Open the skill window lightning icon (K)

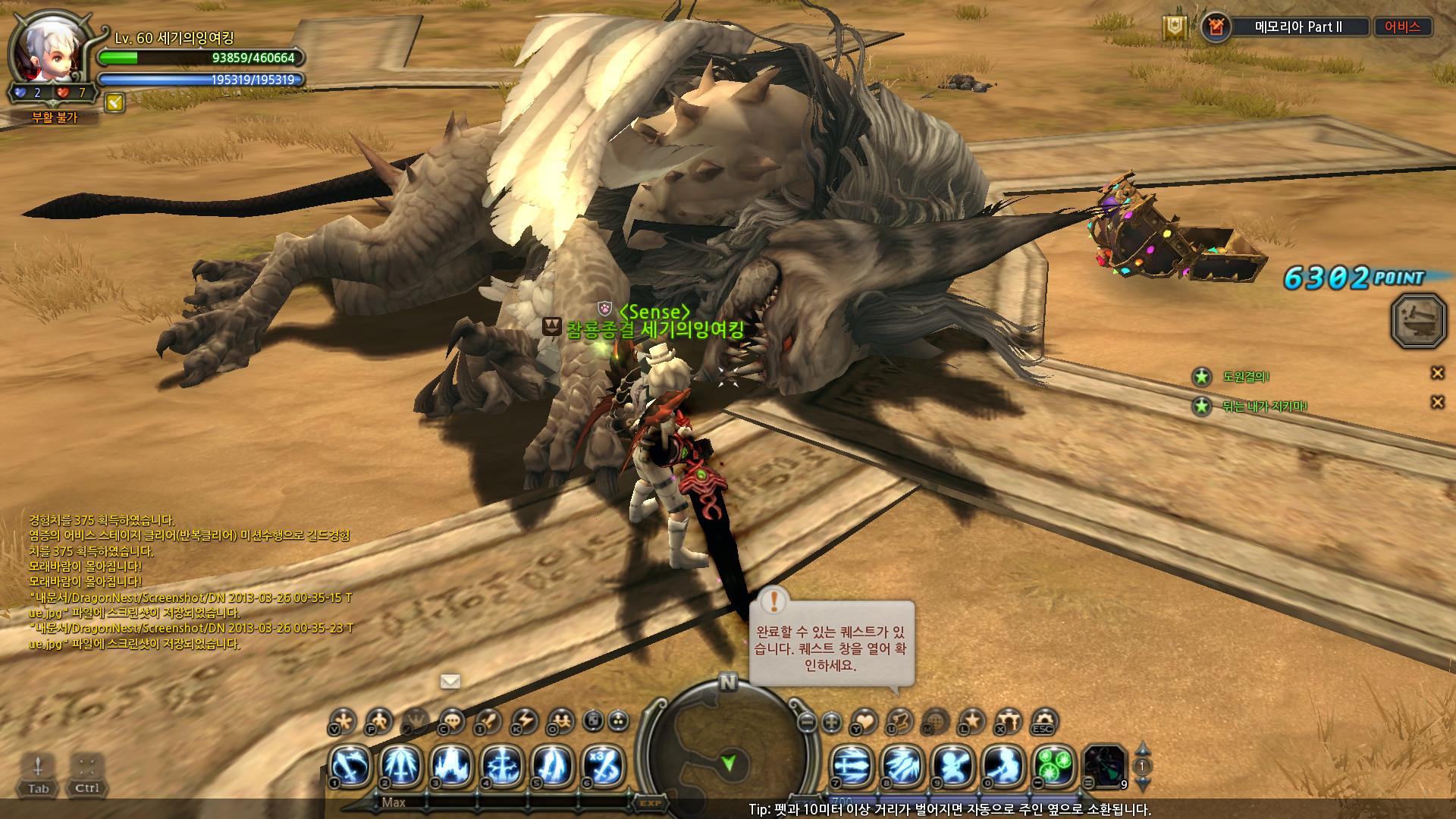[524, 720]
